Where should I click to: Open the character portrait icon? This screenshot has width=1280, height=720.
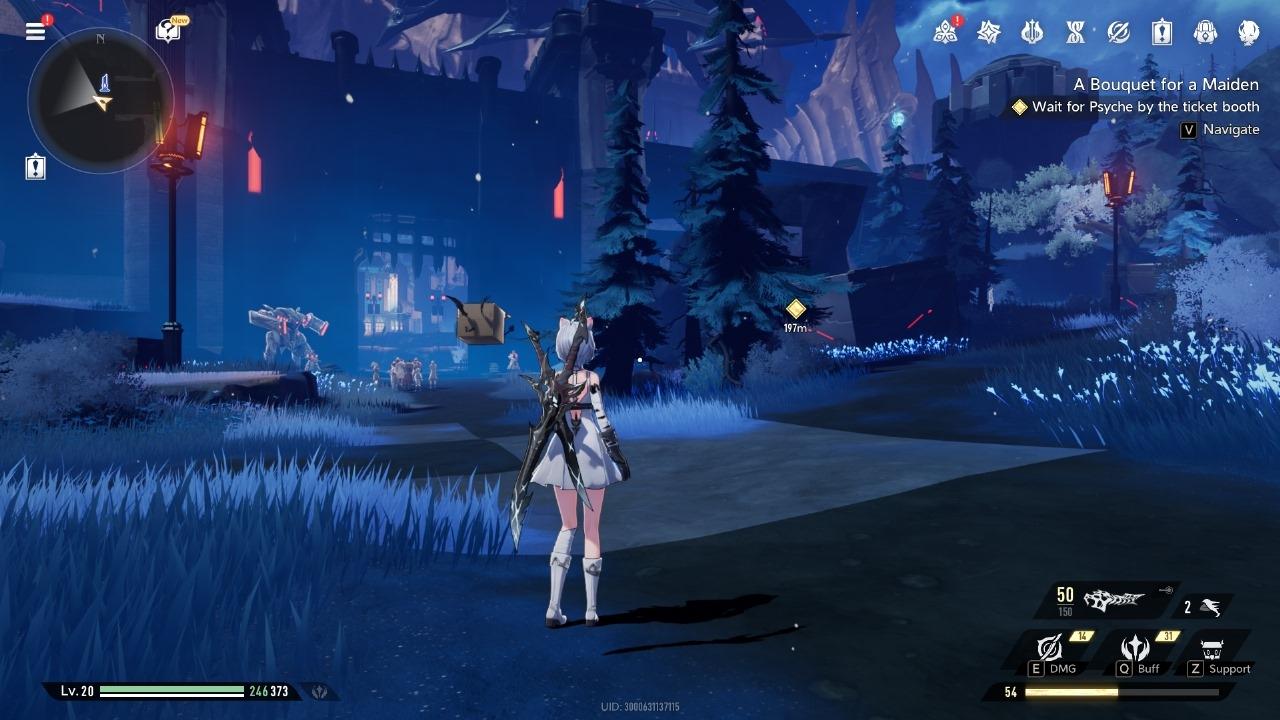pyautogui.click(x=1248, y=32)
